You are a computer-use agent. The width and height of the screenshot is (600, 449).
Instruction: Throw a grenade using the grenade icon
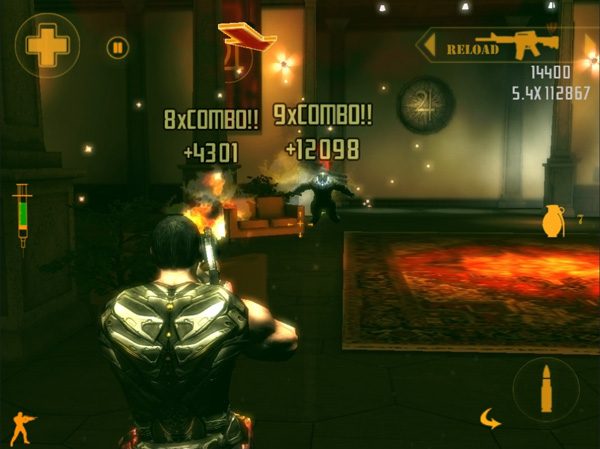(x=553, y=220)
